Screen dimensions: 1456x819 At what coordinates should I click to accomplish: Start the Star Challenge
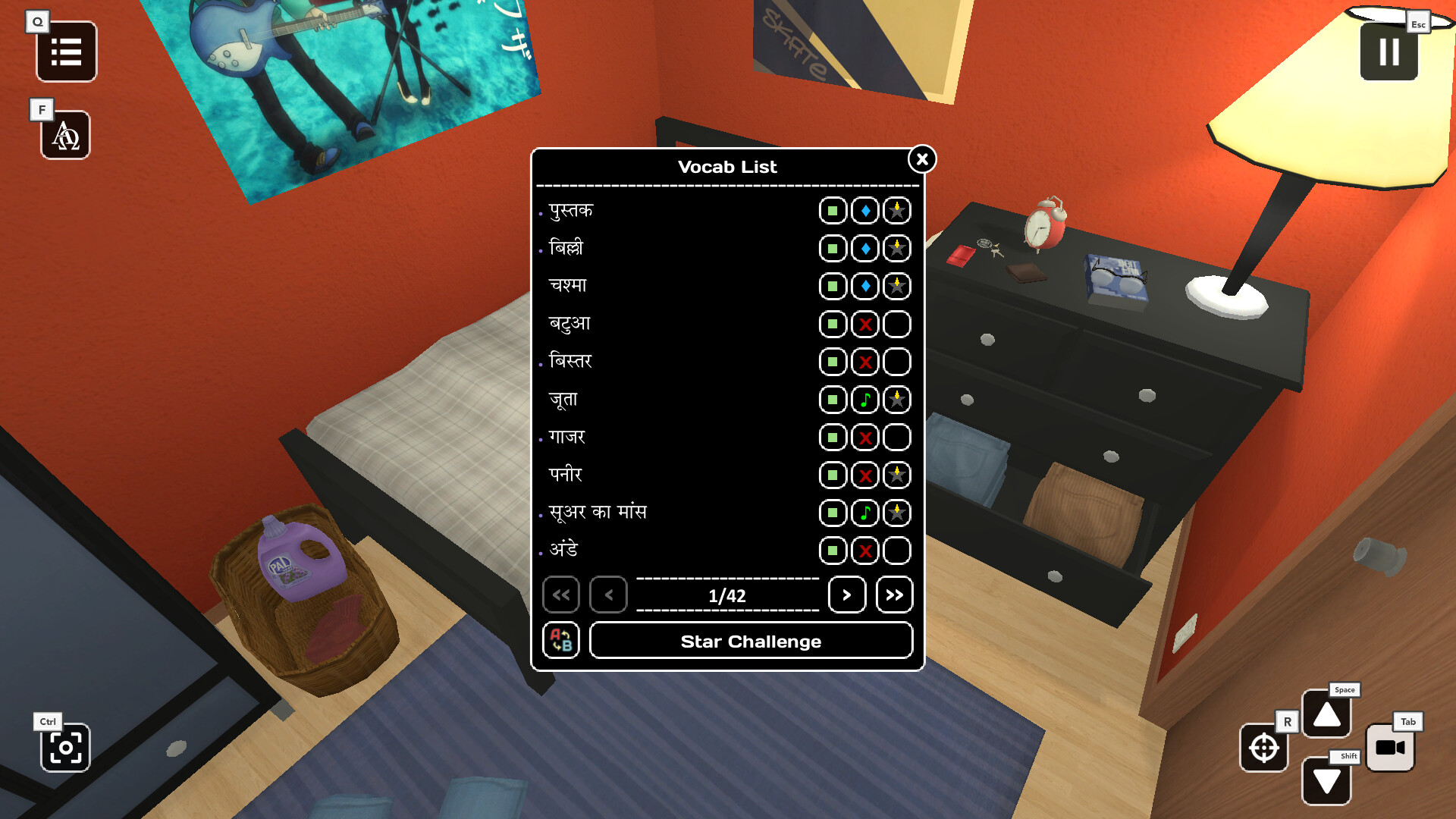coord(751,641)
